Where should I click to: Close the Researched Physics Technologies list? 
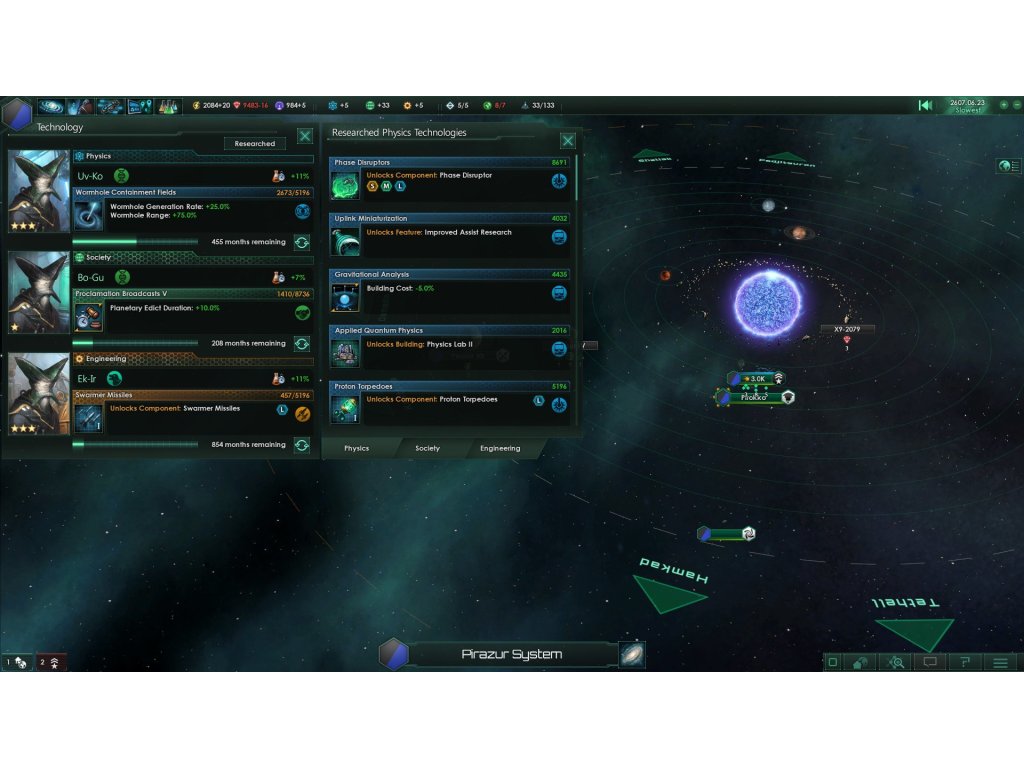pyautogui.click(x=568, y=141)
